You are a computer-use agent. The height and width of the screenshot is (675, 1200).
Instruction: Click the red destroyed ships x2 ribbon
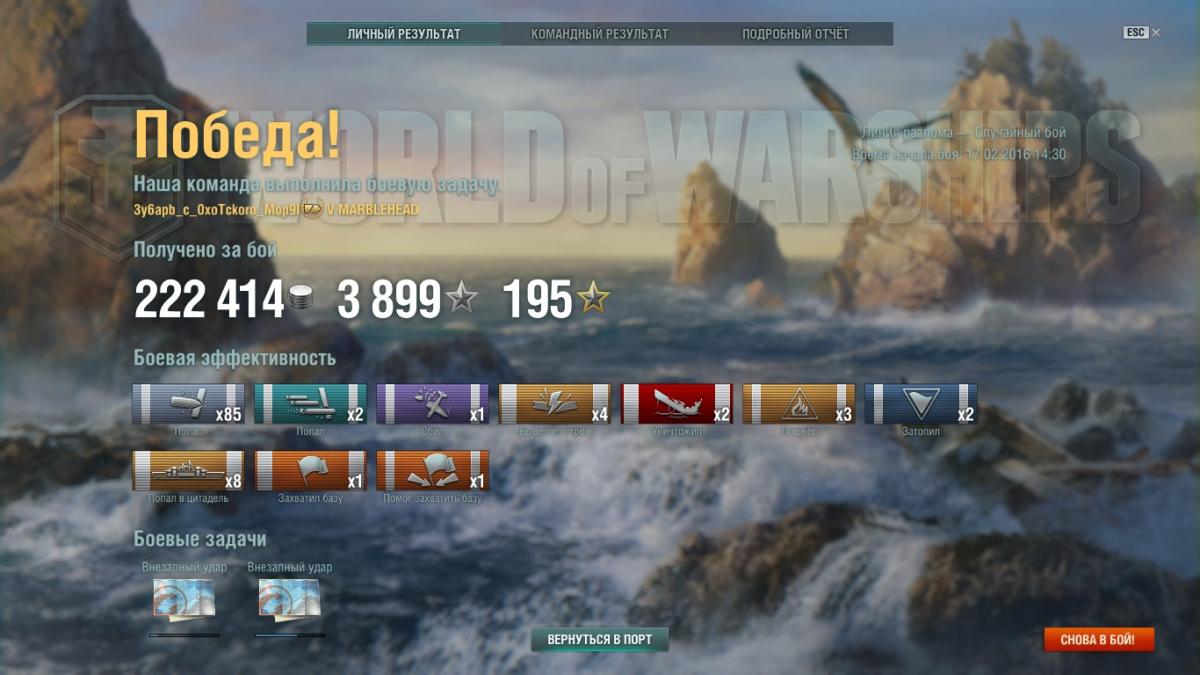[676, 404]
